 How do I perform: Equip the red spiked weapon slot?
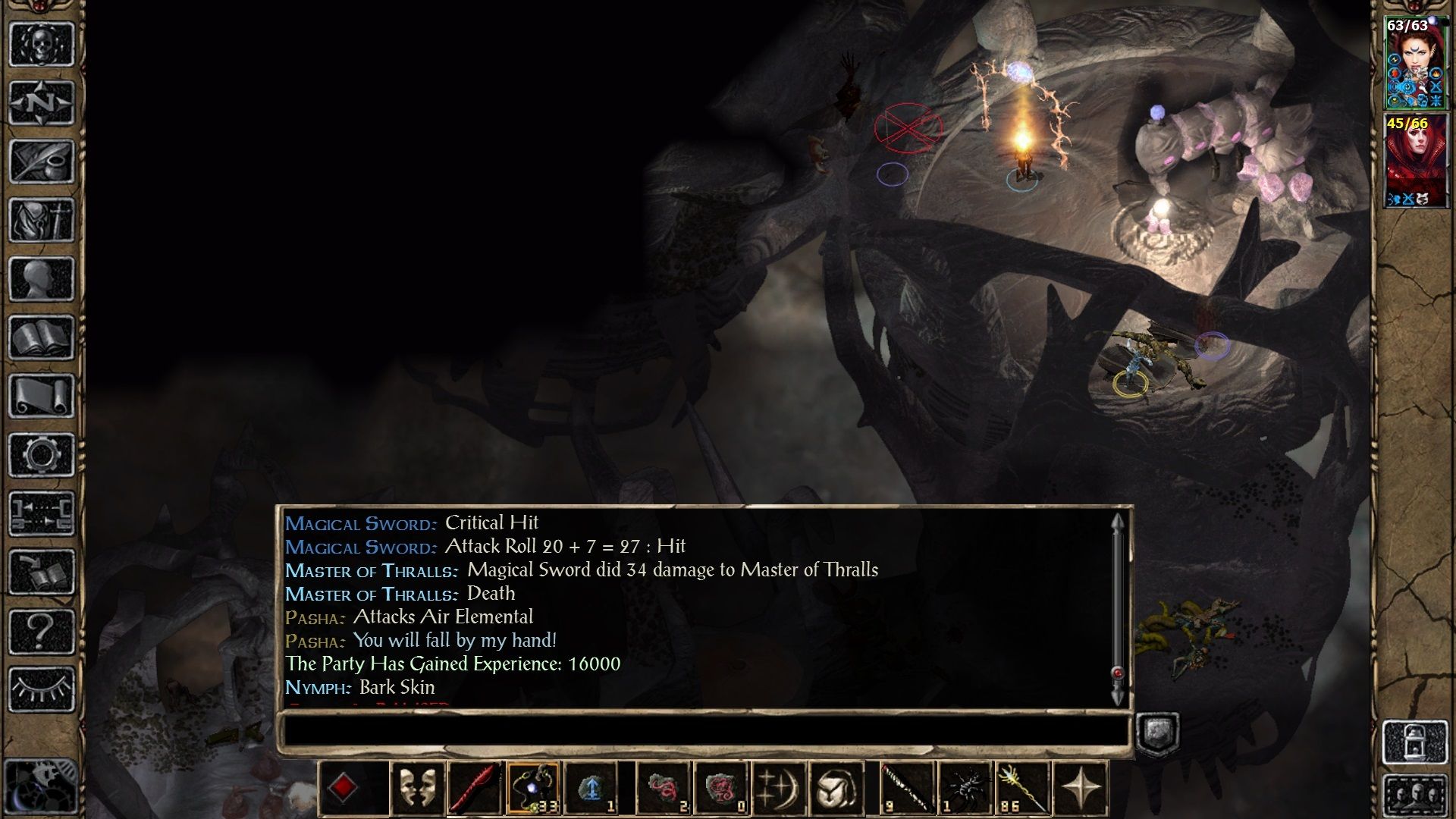[475, 789]
